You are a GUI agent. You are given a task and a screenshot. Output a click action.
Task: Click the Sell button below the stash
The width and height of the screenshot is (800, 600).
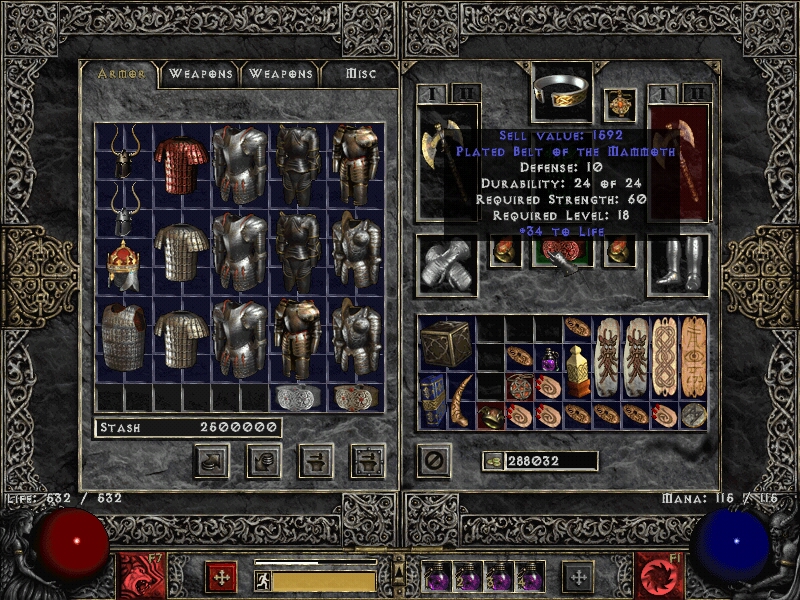click(264, 460)
